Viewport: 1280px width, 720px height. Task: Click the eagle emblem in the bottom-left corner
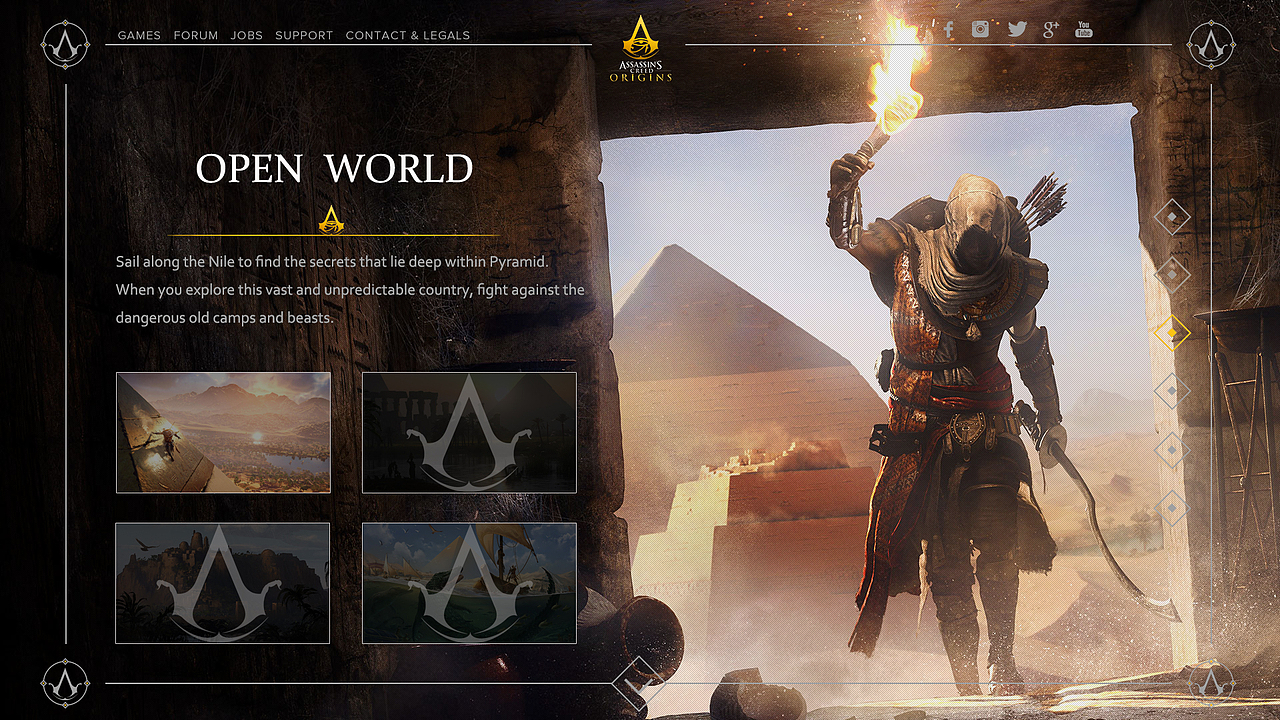(x=64, y=684)
